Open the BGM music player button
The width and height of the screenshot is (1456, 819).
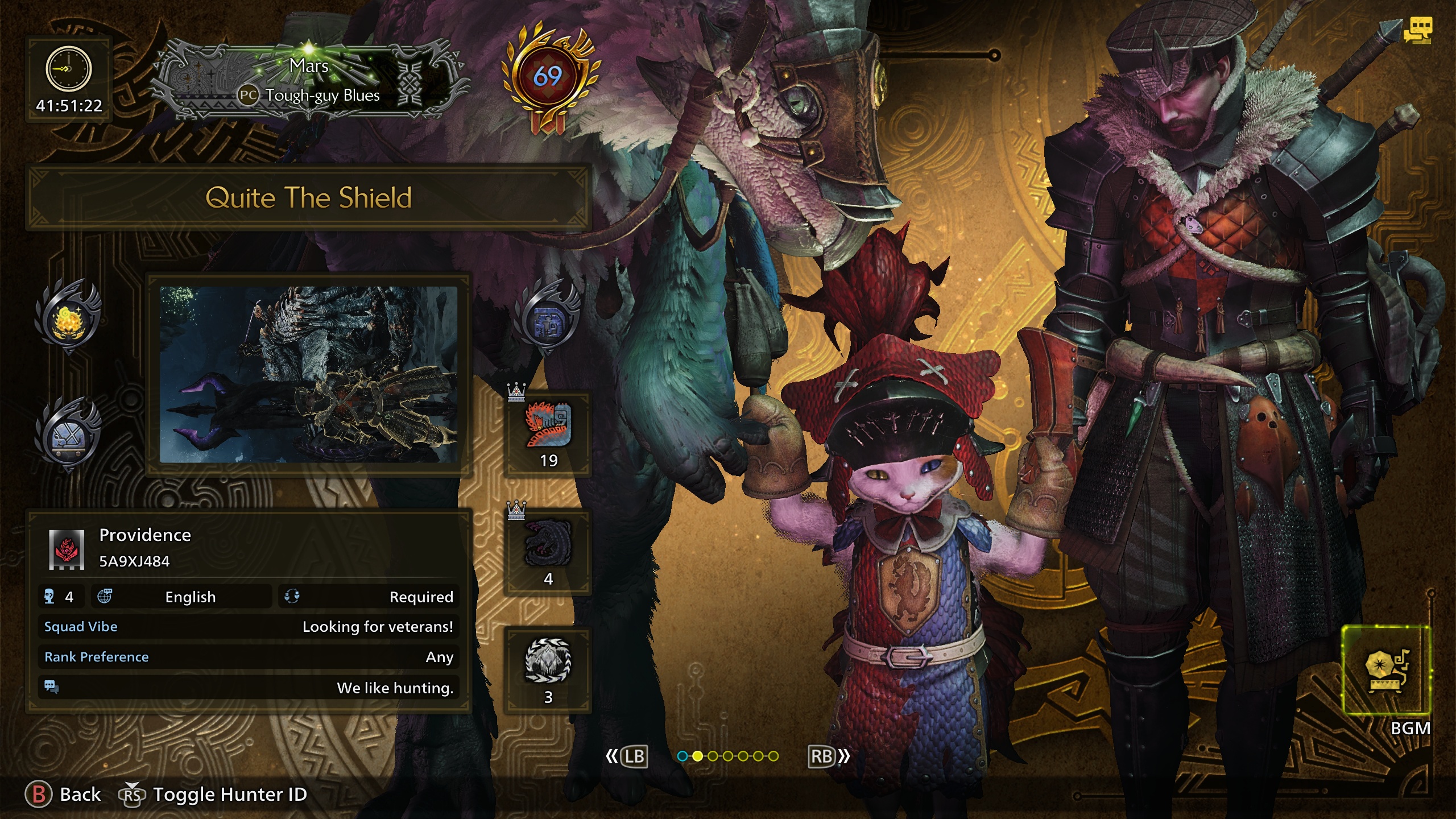pyautogui.click(x=1386, y=669)
